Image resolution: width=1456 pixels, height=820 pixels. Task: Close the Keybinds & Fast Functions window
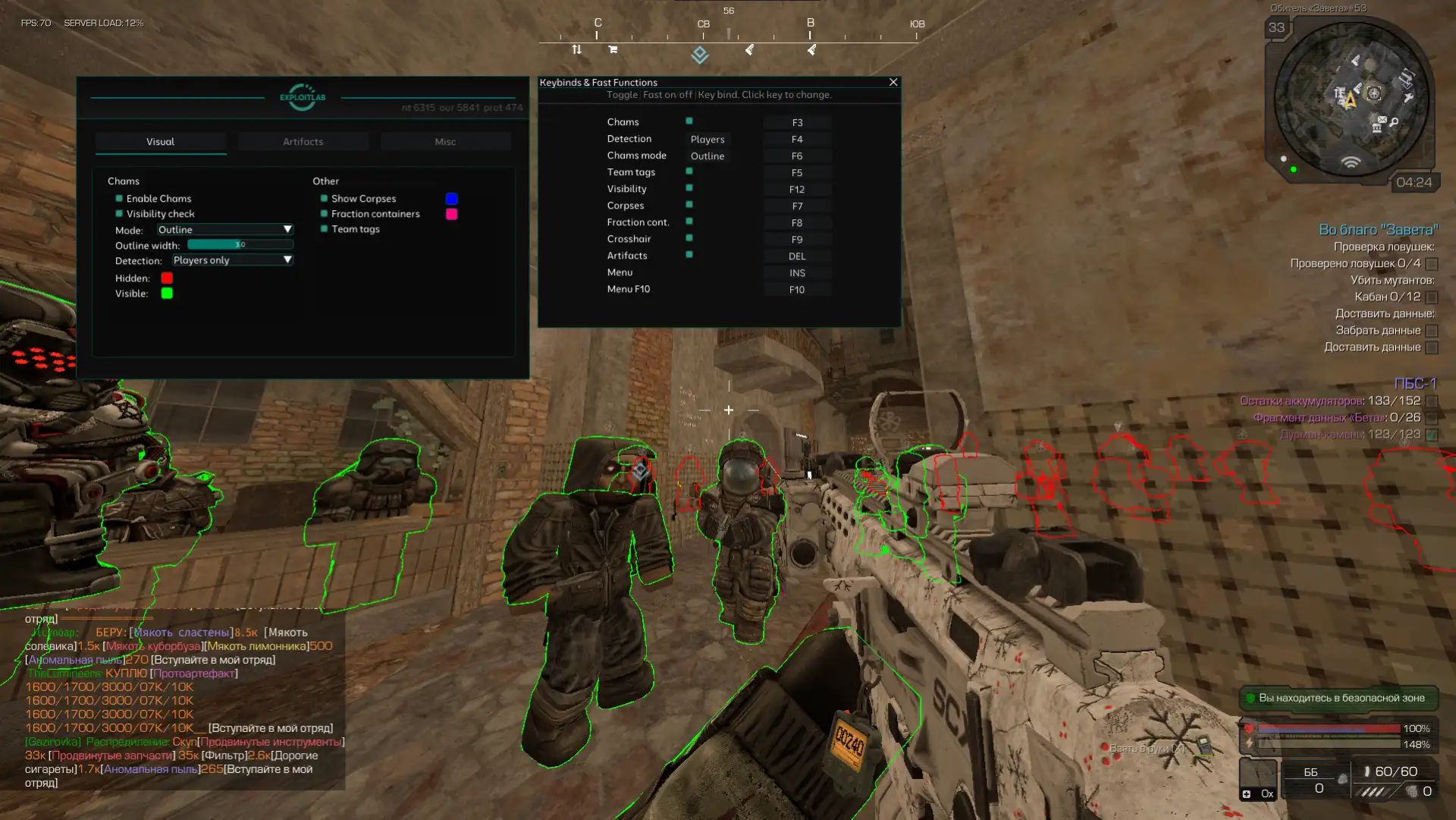click(x=893, y=82)
